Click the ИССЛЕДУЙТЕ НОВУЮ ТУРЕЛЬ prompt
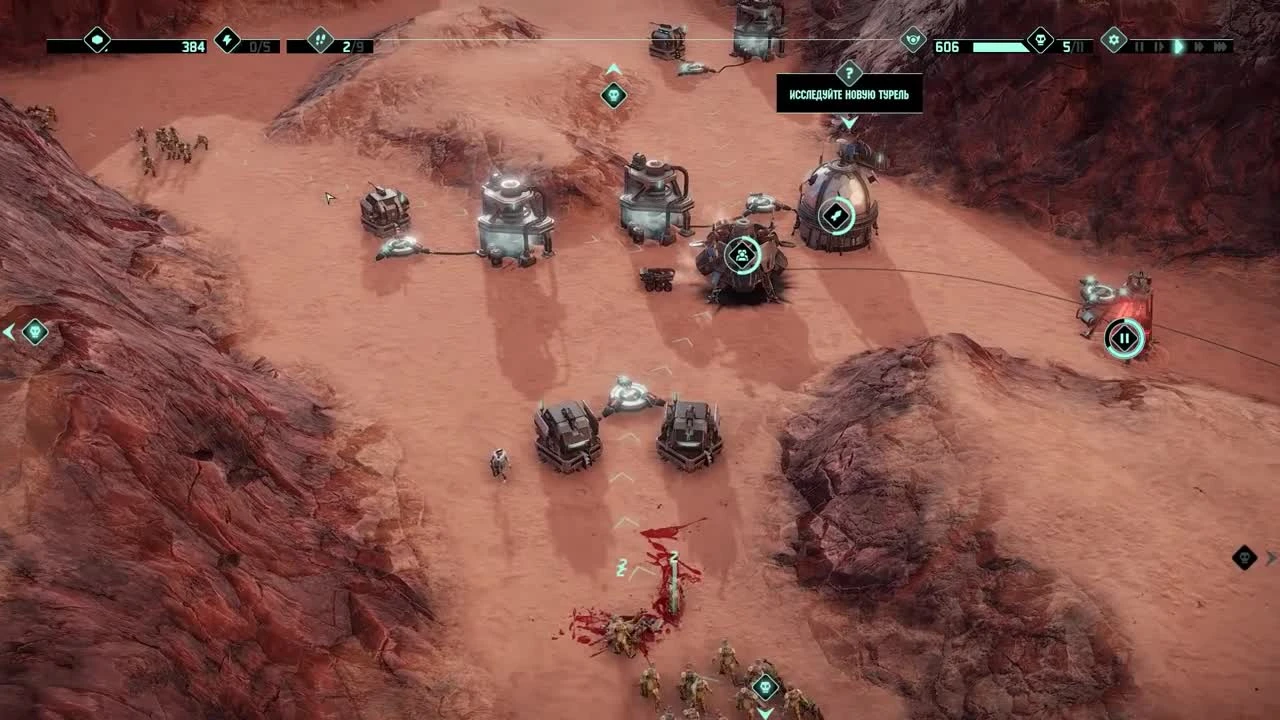The image size is (1280, 720). tap(849, 97)
